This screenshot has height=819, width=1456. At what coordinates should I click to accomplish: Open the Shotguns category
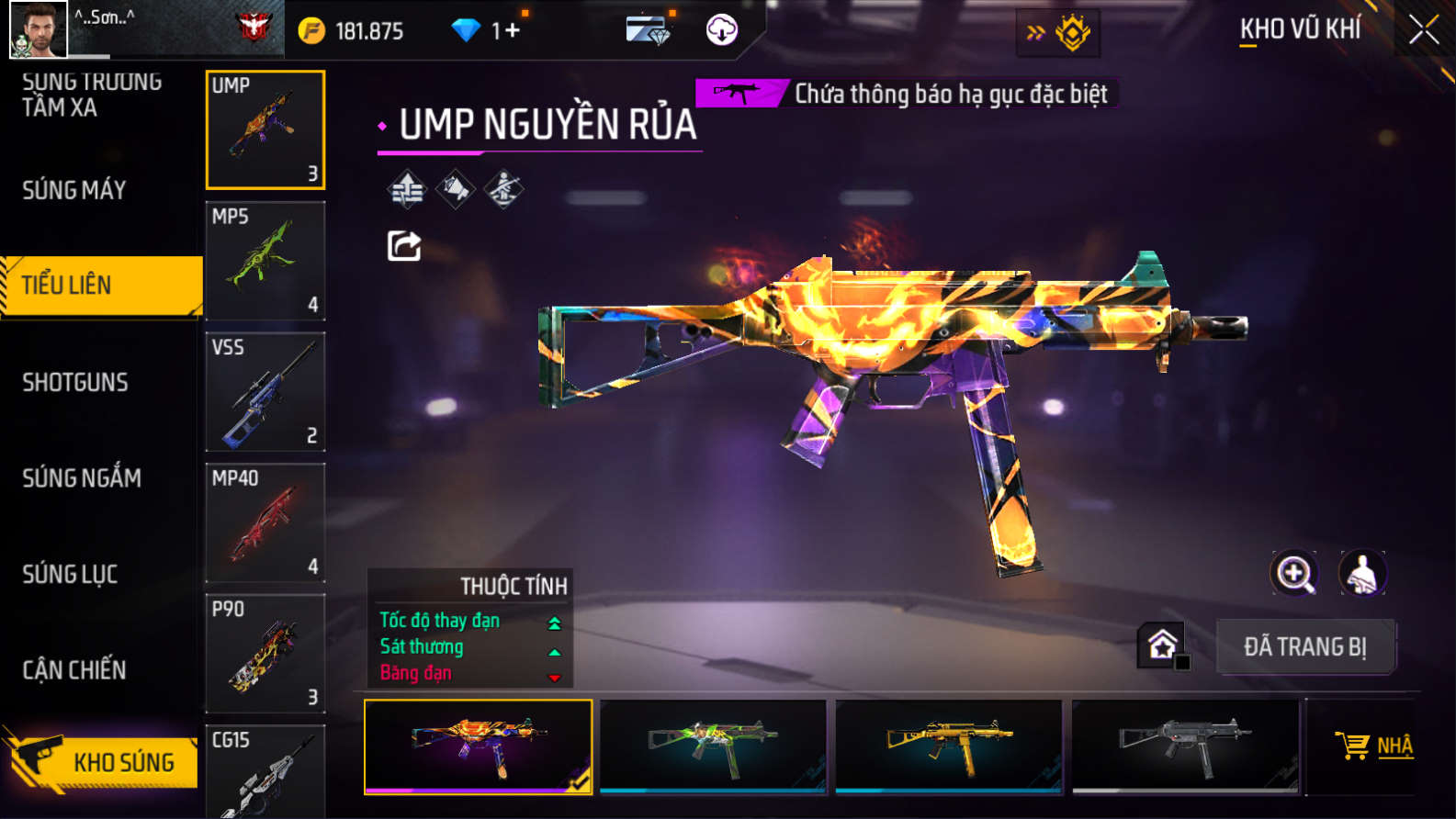click(x=75, y=382)
